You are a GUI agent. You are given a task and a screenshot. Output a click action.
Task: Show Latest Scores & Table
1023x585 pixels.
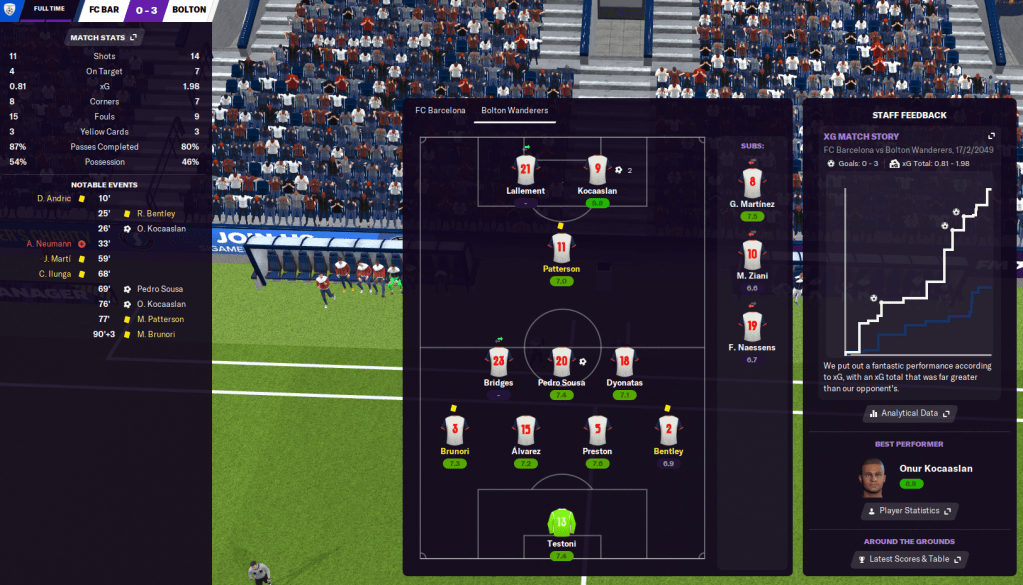point(908,559)
